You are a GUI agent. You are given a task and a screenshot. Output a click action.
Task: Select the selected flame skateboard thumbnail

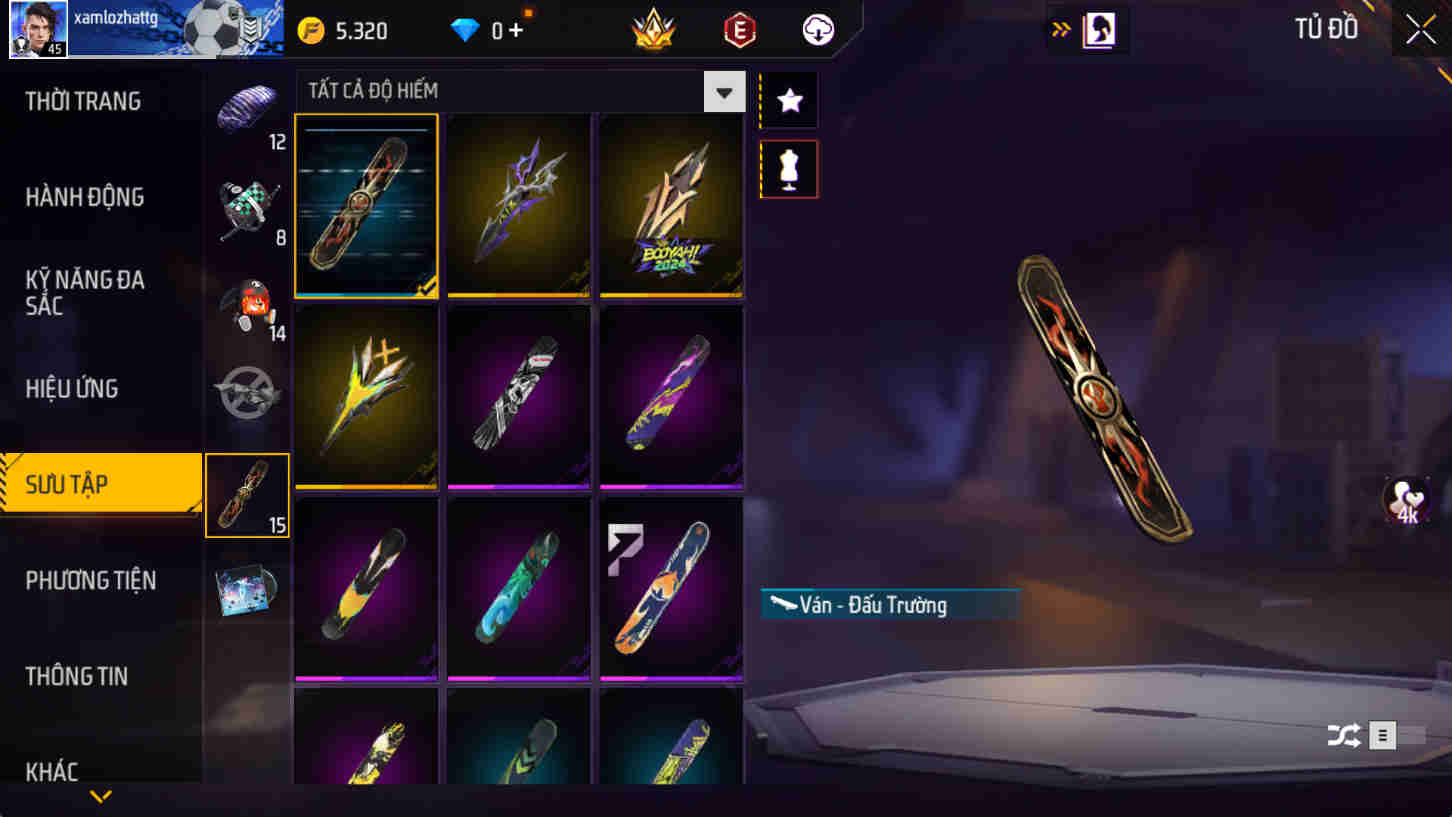[x=366, y=206]
